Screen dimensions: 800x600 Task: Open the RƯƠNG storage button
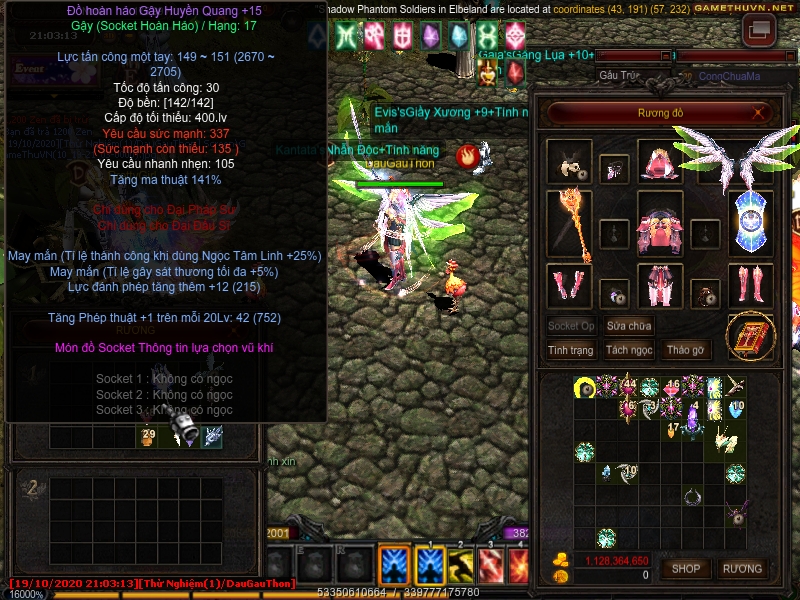[742, 569]
